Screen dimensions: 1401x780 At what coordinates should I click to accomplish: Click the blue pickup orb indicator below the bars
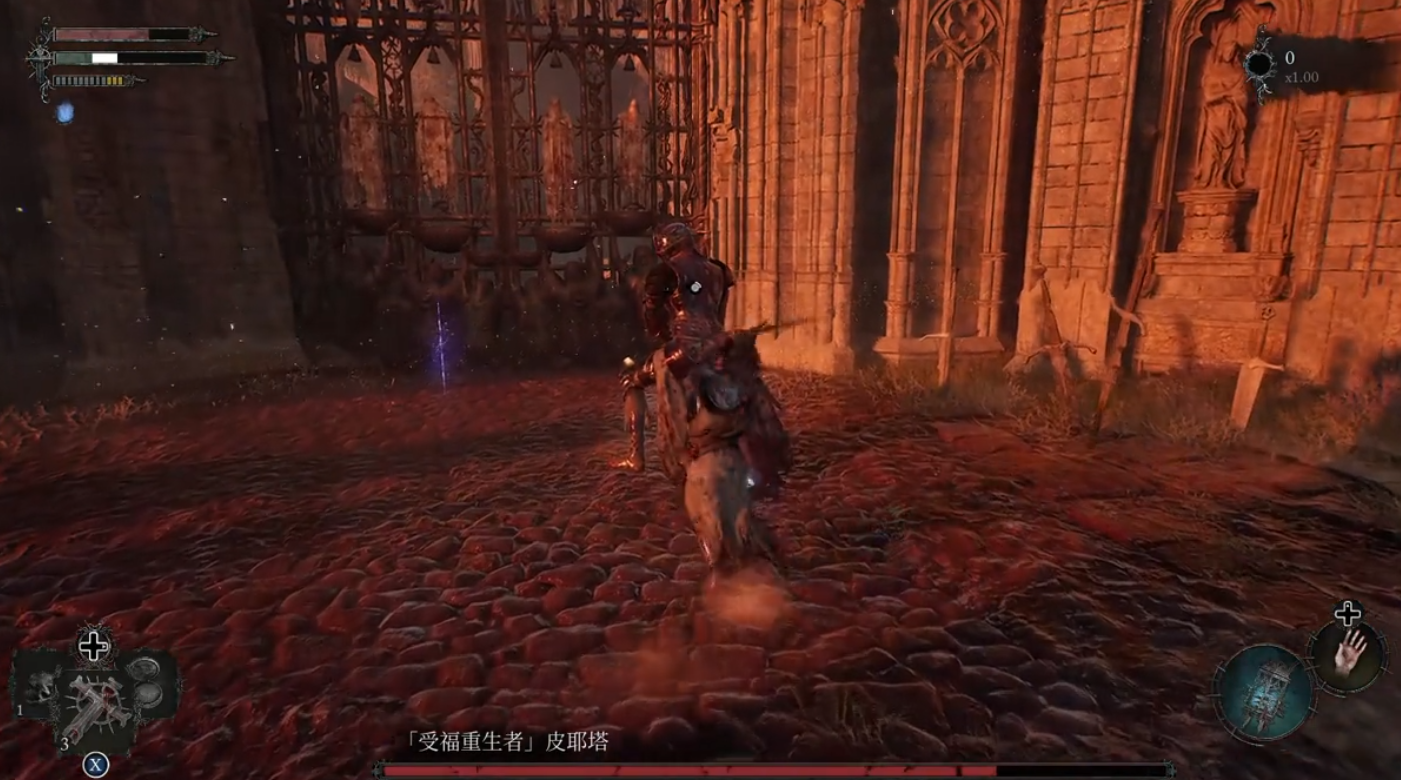pyautogui.click(x=64, y=112)
